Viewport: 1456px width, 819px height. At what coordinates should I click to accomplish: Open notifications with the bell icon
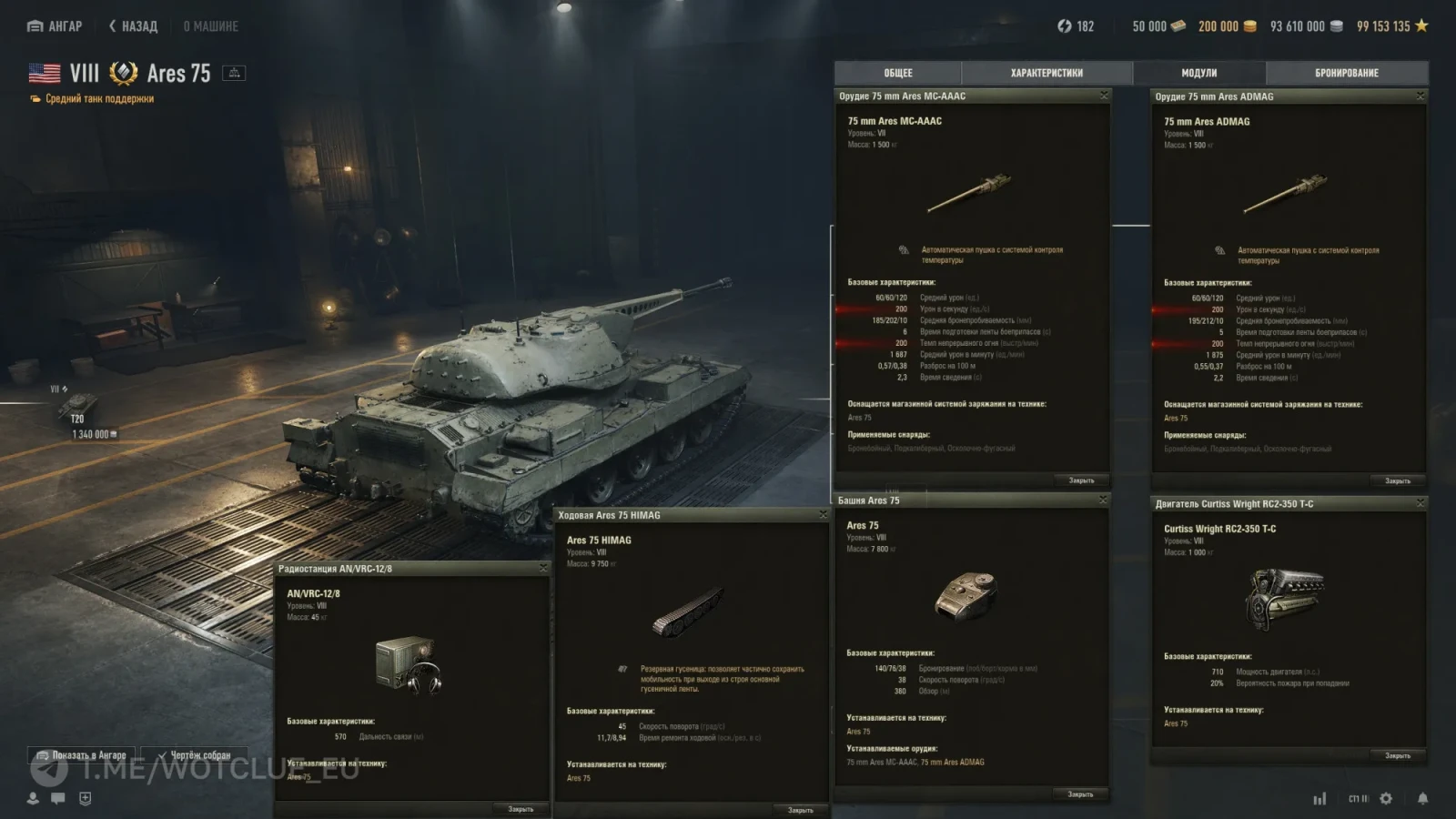[x=1422, y=798]
